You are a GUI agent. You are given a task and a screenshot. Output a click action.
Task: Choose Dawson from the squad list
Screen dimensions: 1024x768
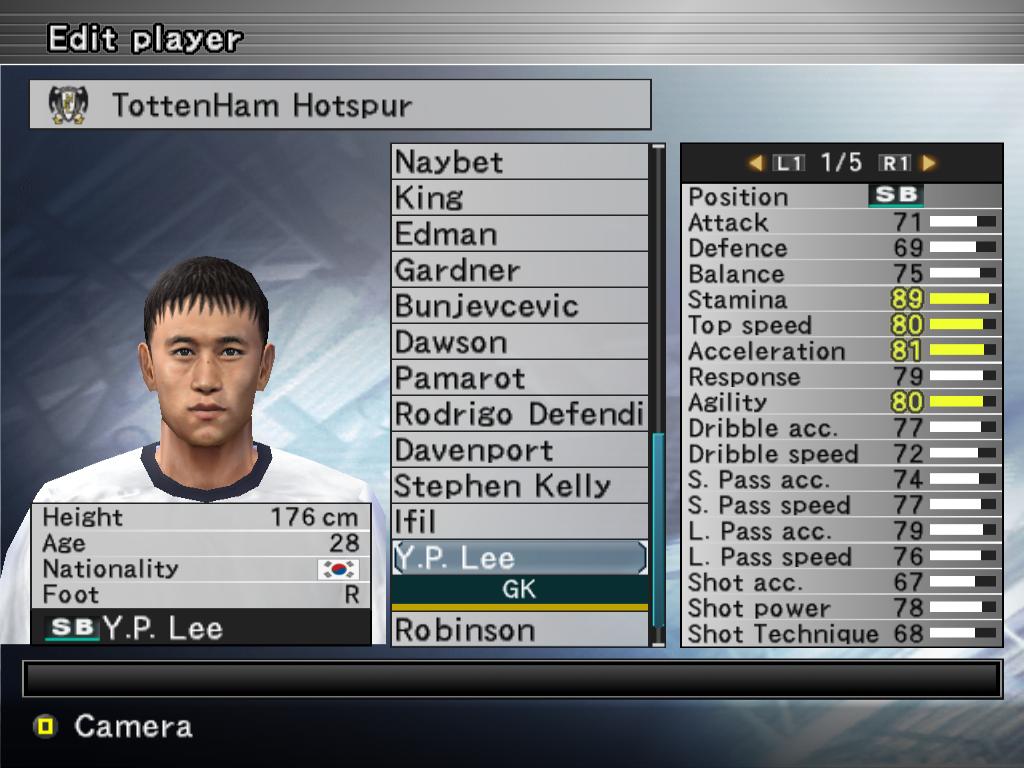(x=519, y=342)
